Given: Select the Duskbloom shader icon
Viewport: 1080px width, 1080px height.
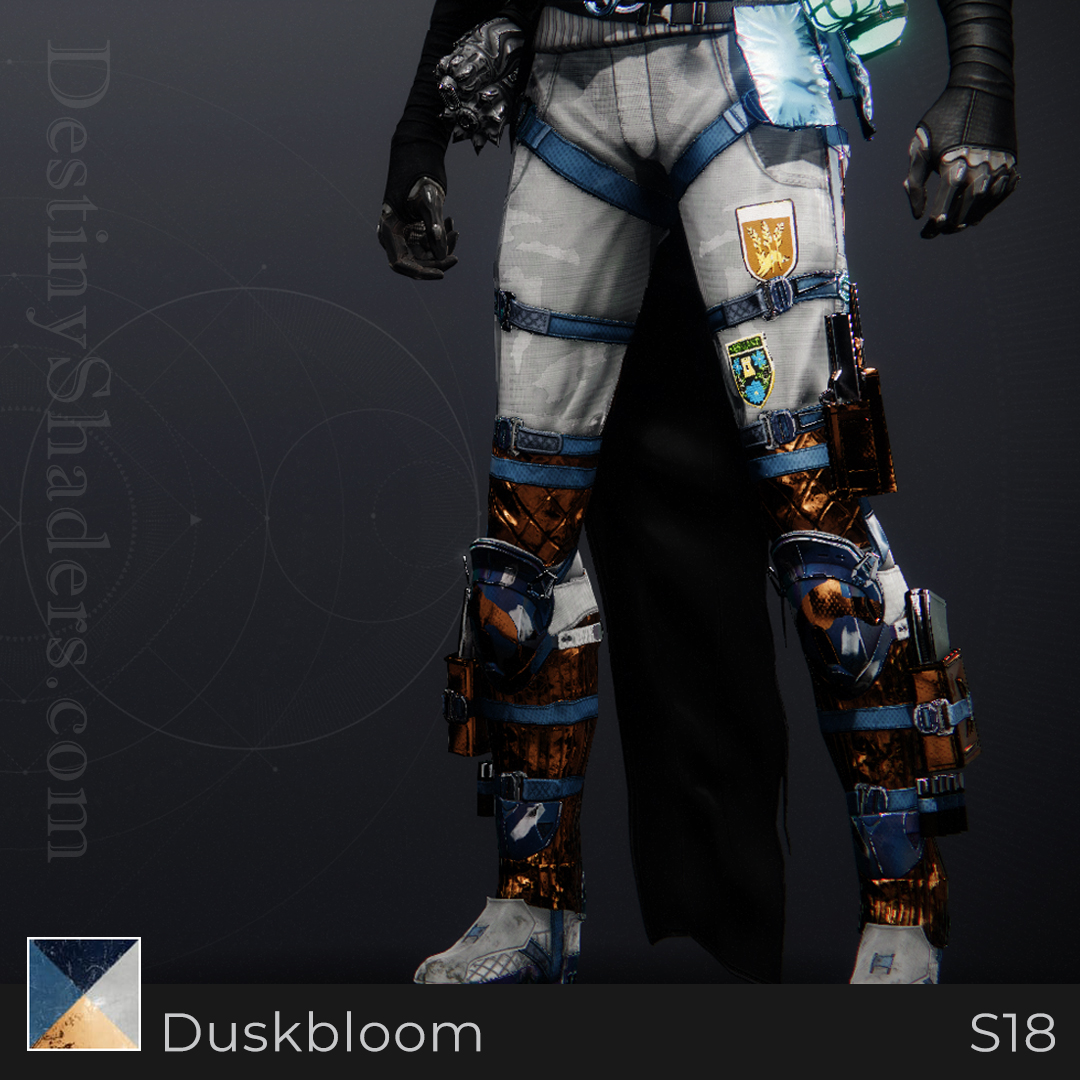Looking at the screenshot, I should (x=84, y=993).
